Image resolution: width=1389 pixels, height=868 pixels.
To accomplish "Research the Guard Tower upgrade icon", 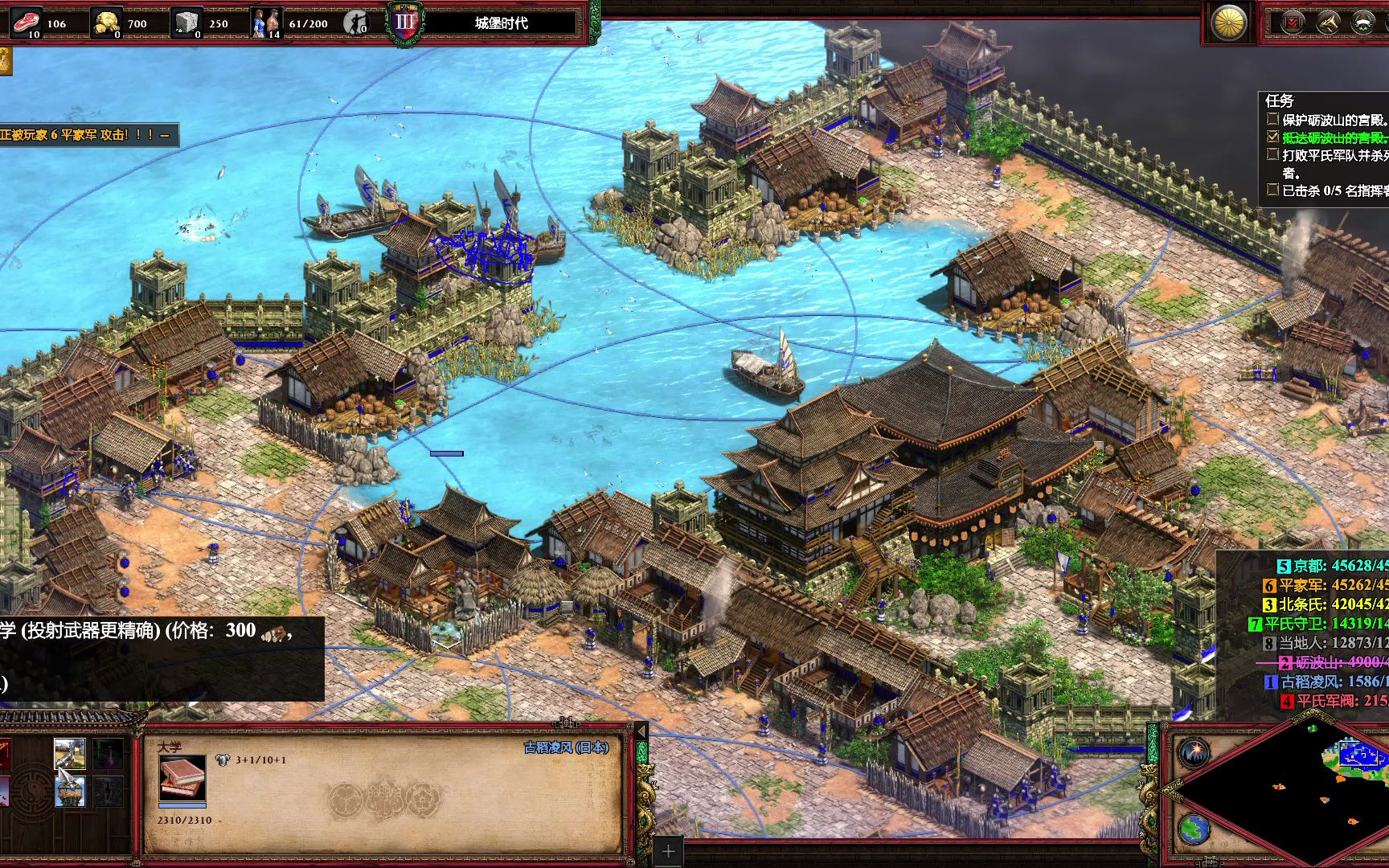I will [x=69, y=791].
